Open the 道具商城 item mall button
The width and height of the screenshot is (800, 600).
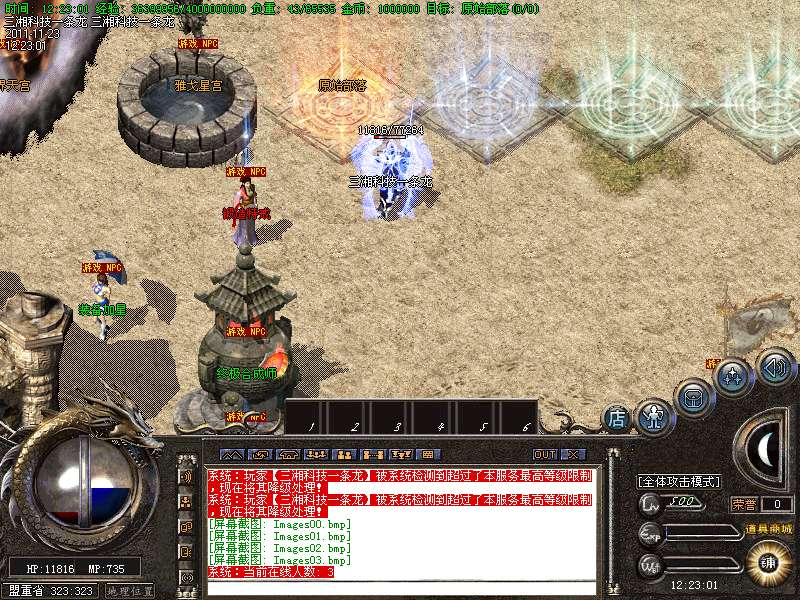tap(767, 529)
